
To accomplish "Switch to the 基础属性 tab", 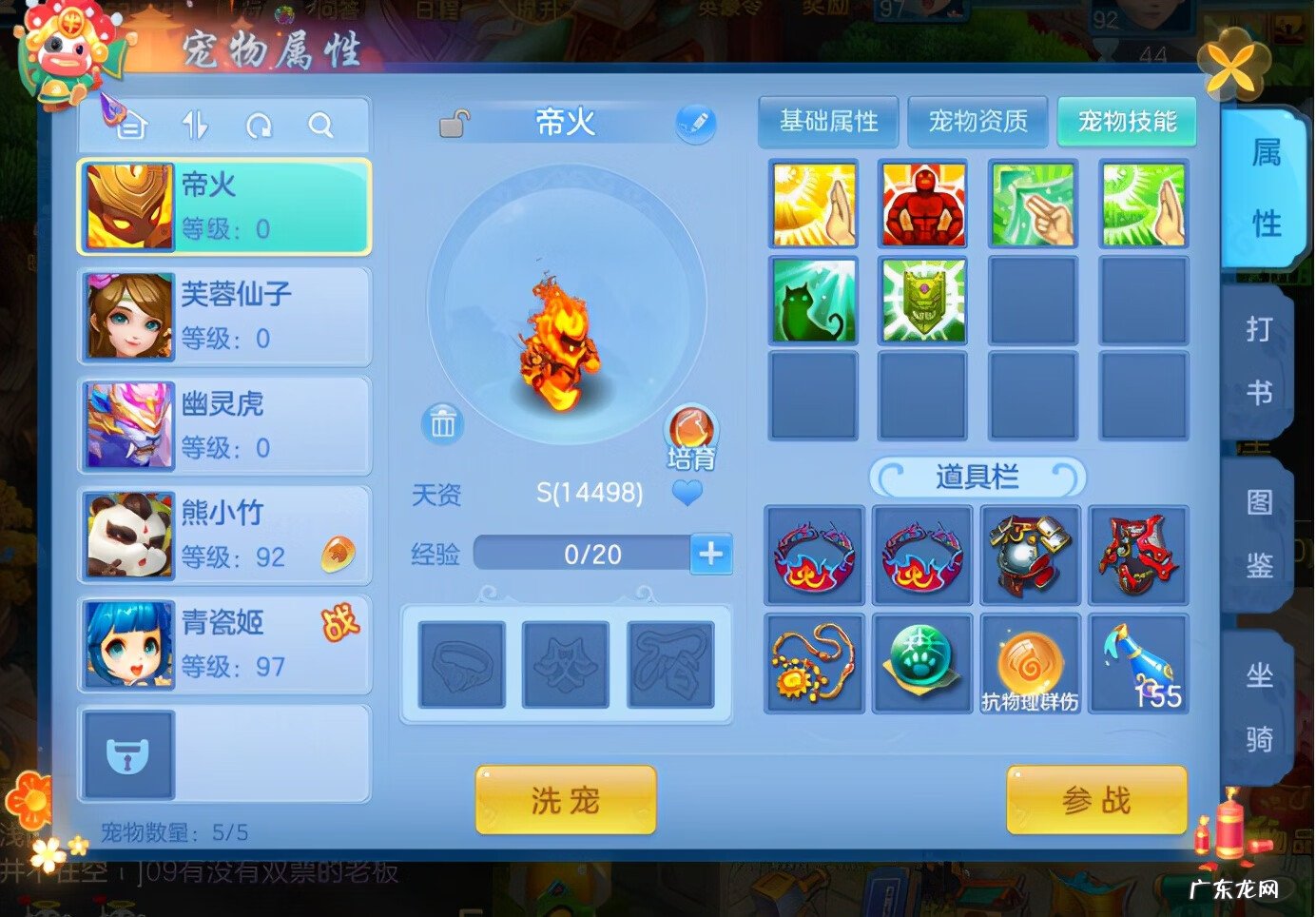I will click(826, 122).
